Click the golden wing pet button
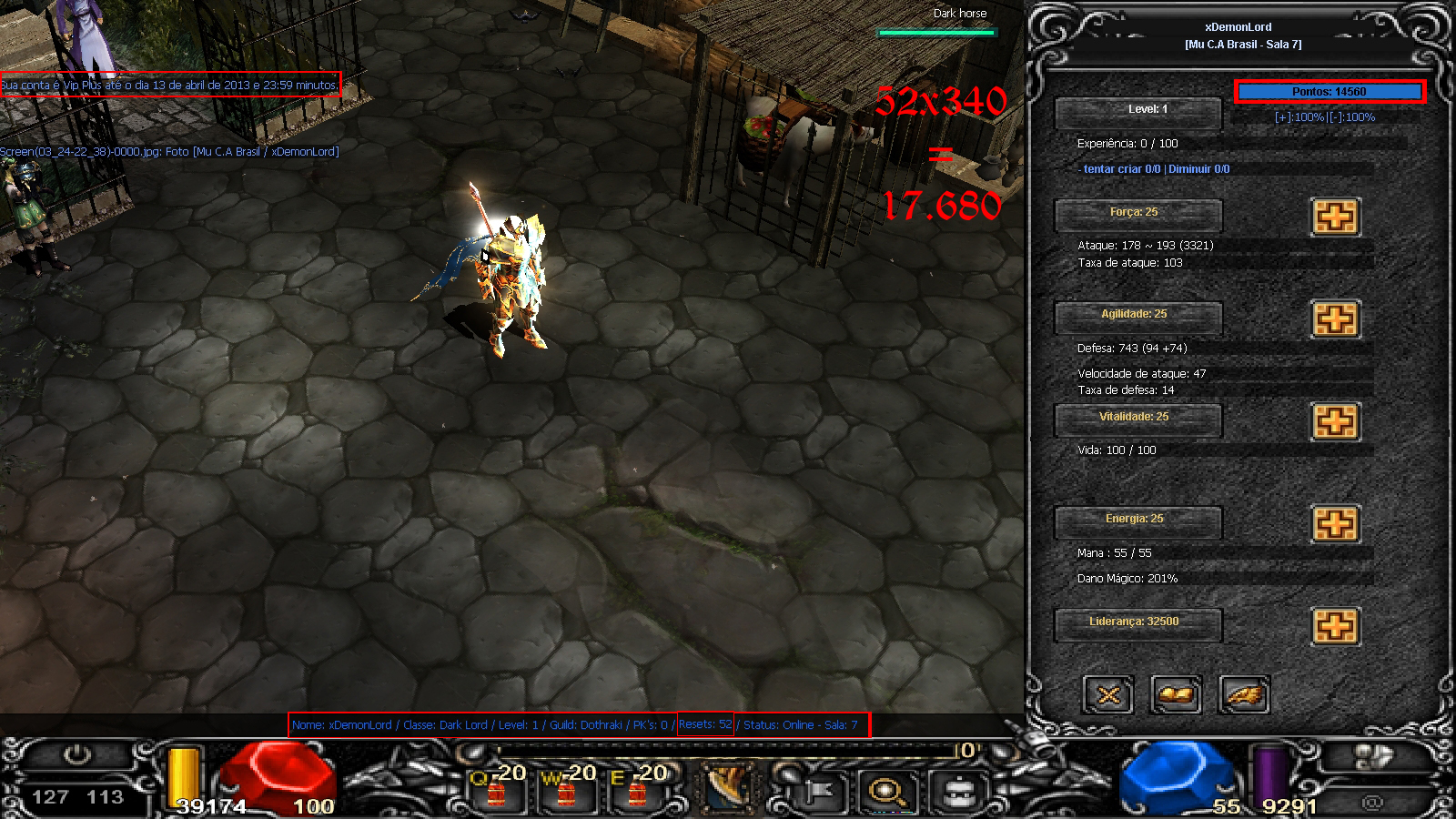Viewport: 1456px width, 819px height. point(1244,696)
